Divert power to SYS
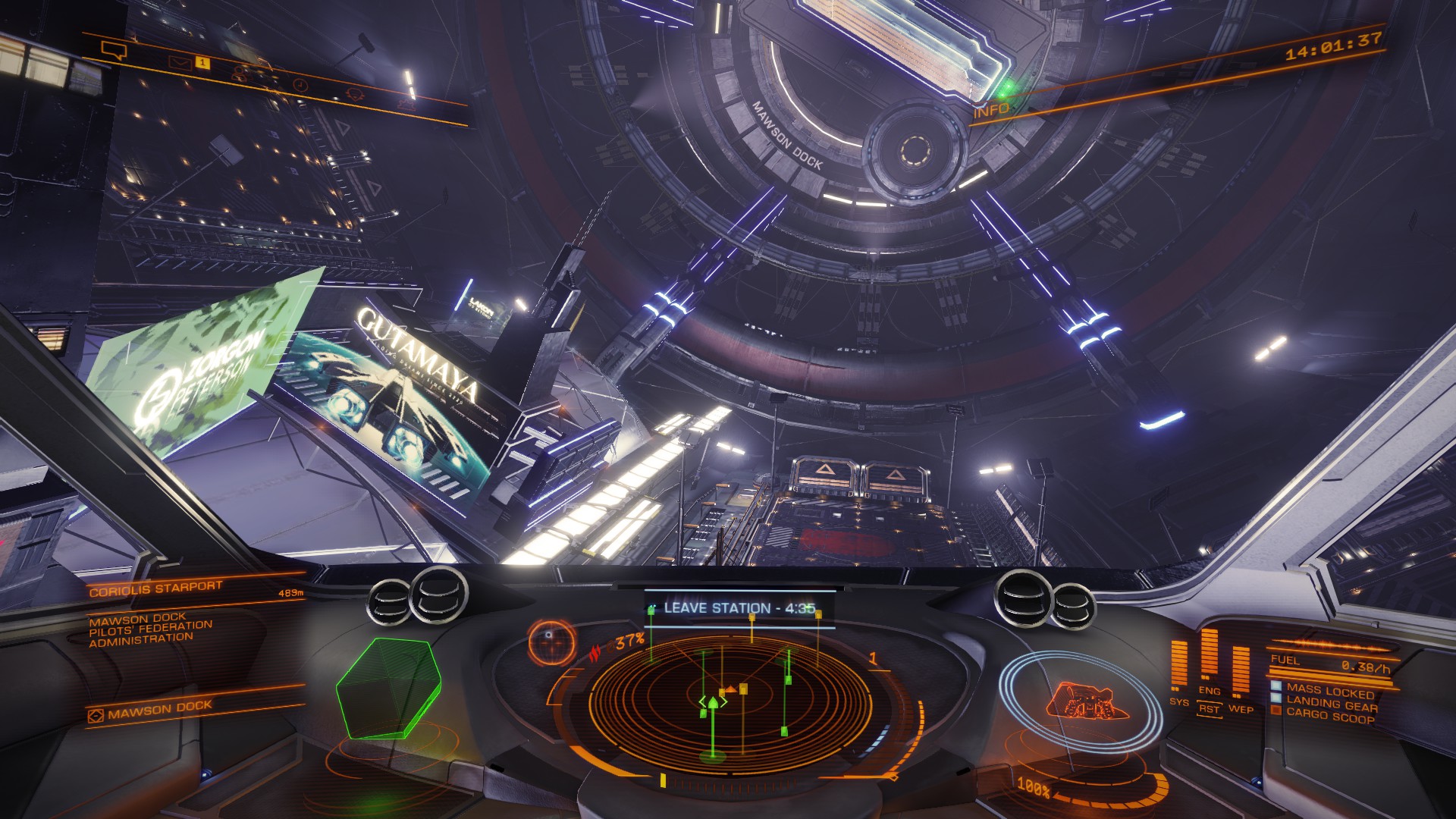Image resolution: width=1456 pixels, height=819 pixels. click(x=1179, y=702)
